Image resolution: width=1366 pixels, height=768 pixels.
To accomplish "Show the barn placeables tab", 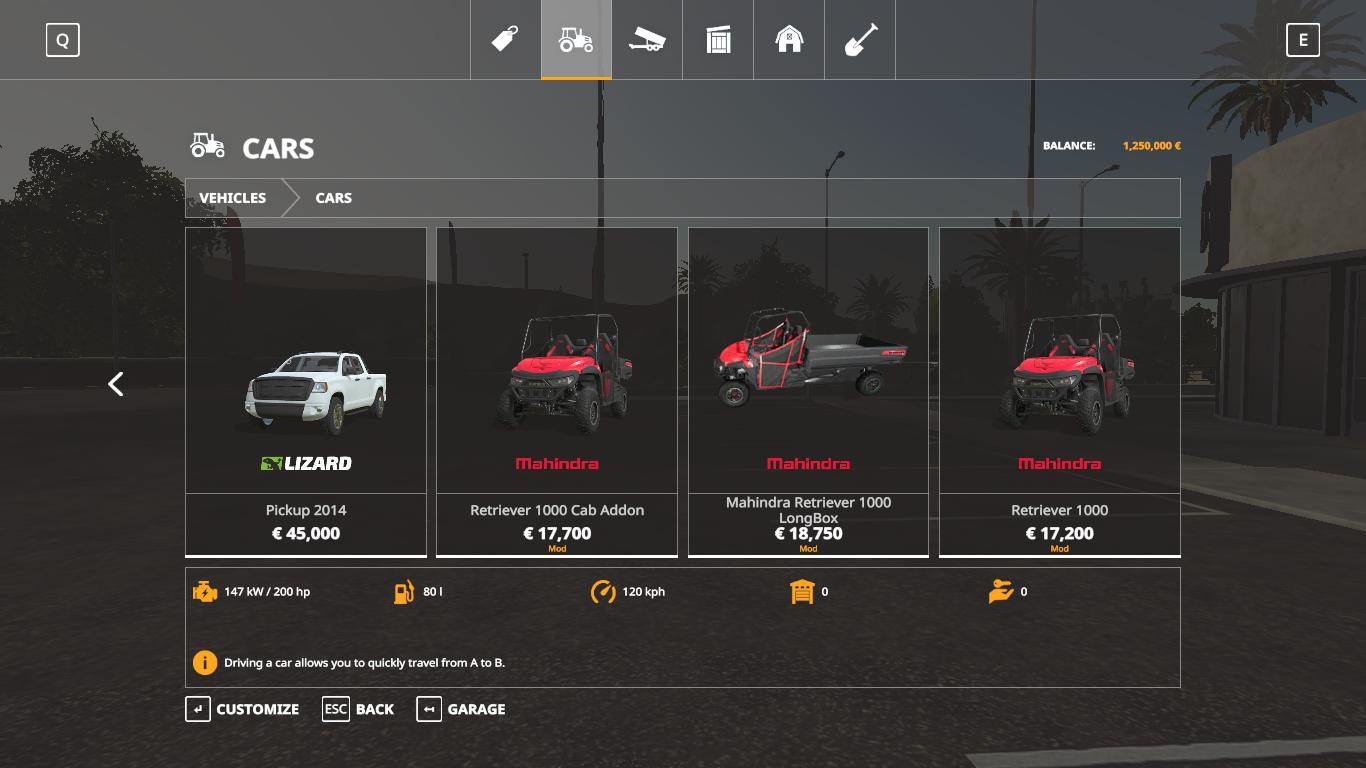I will tap(789, 40).
